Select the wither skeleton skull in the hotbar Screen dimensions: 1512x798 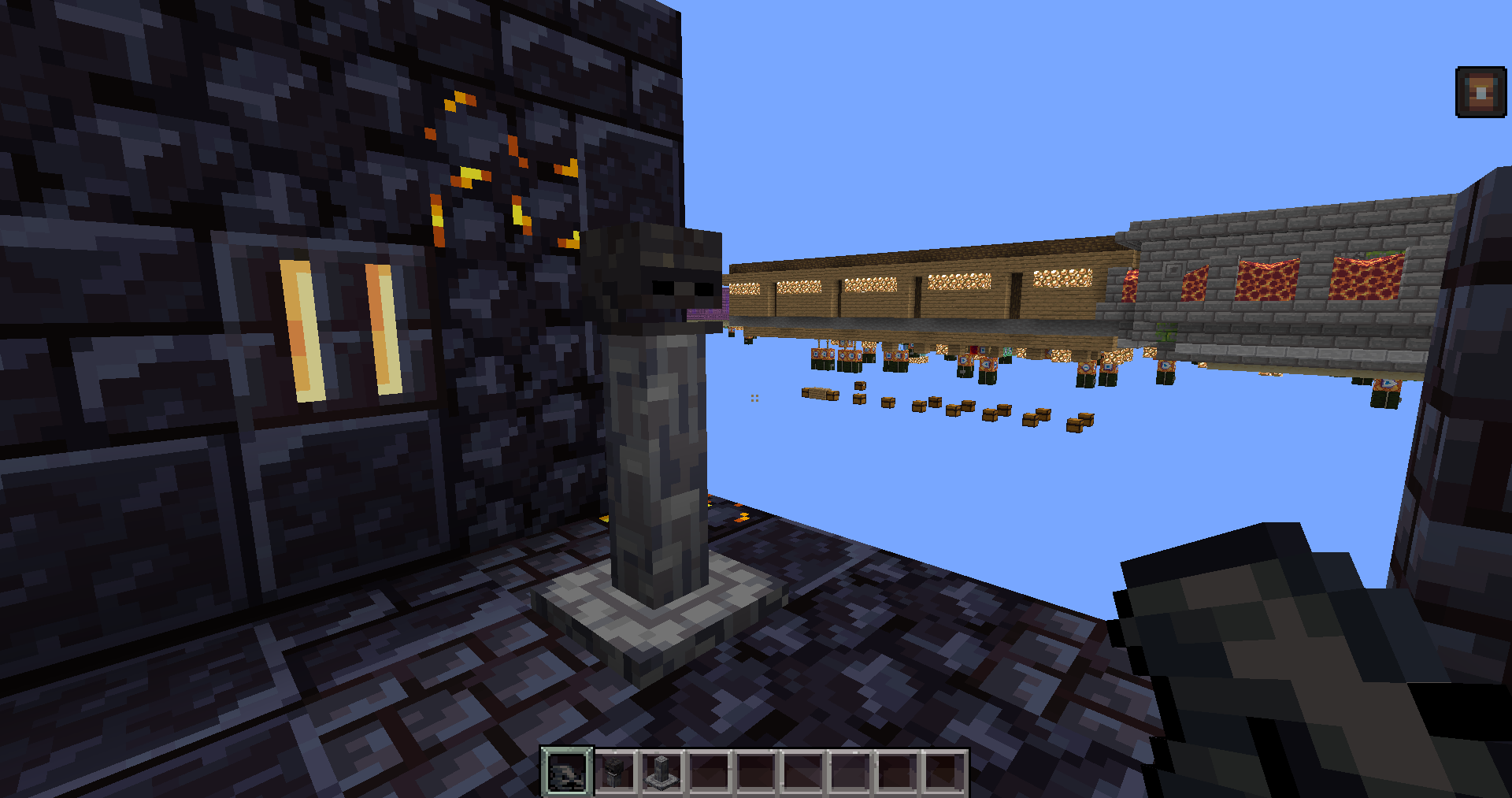616,770
